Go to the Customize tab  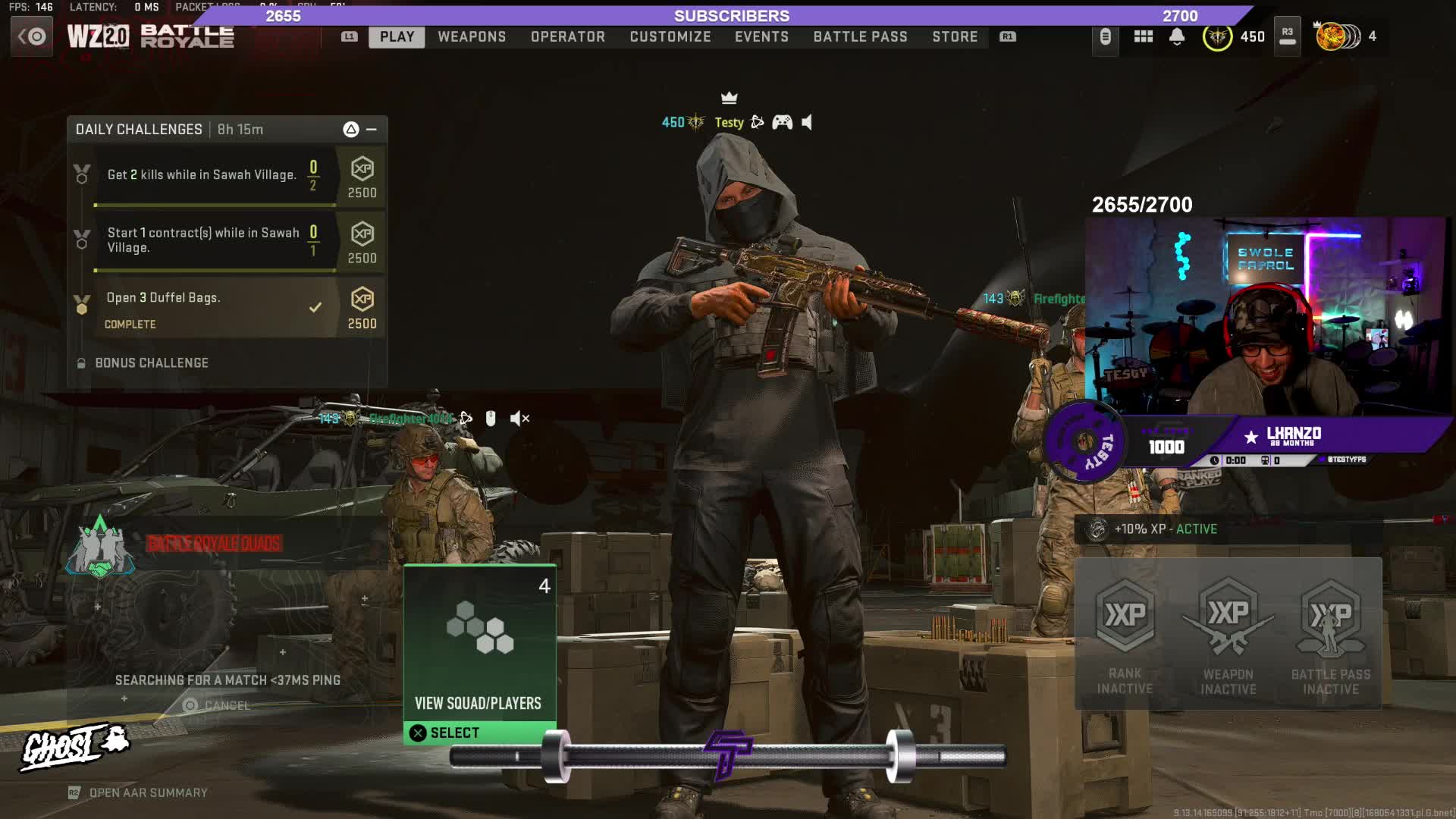(x=670, y=36)
